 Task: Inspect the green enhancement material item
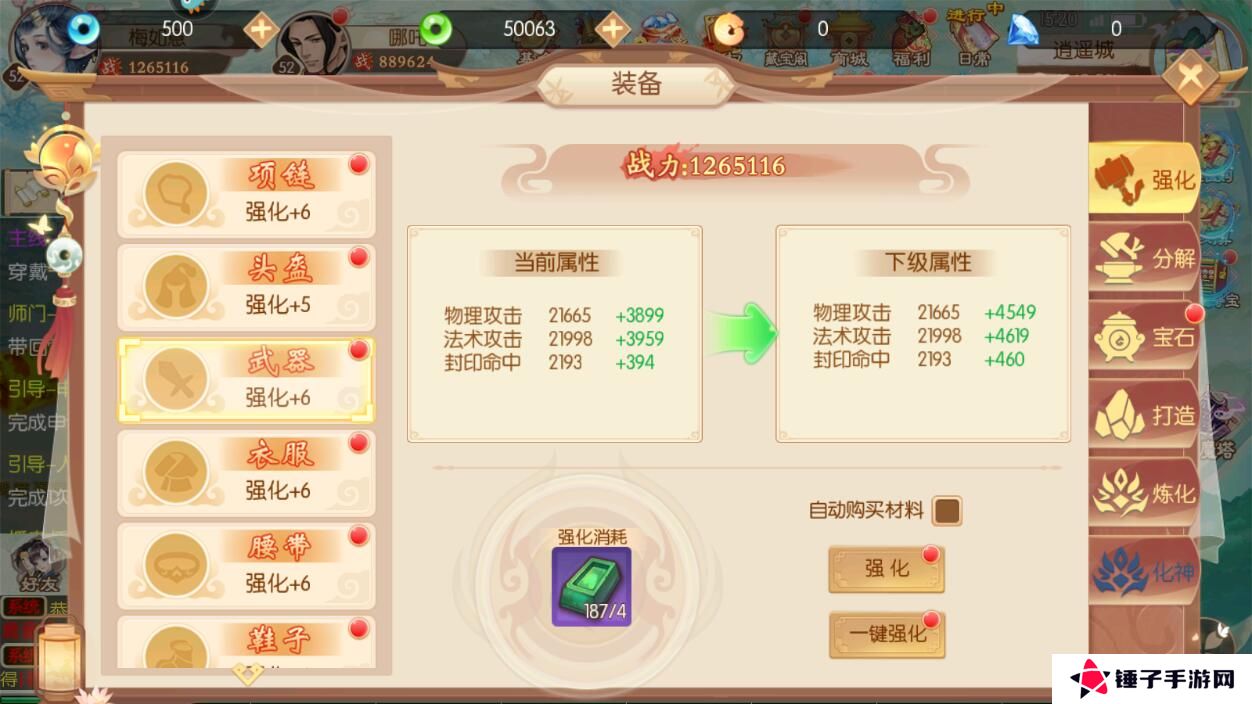591,587
